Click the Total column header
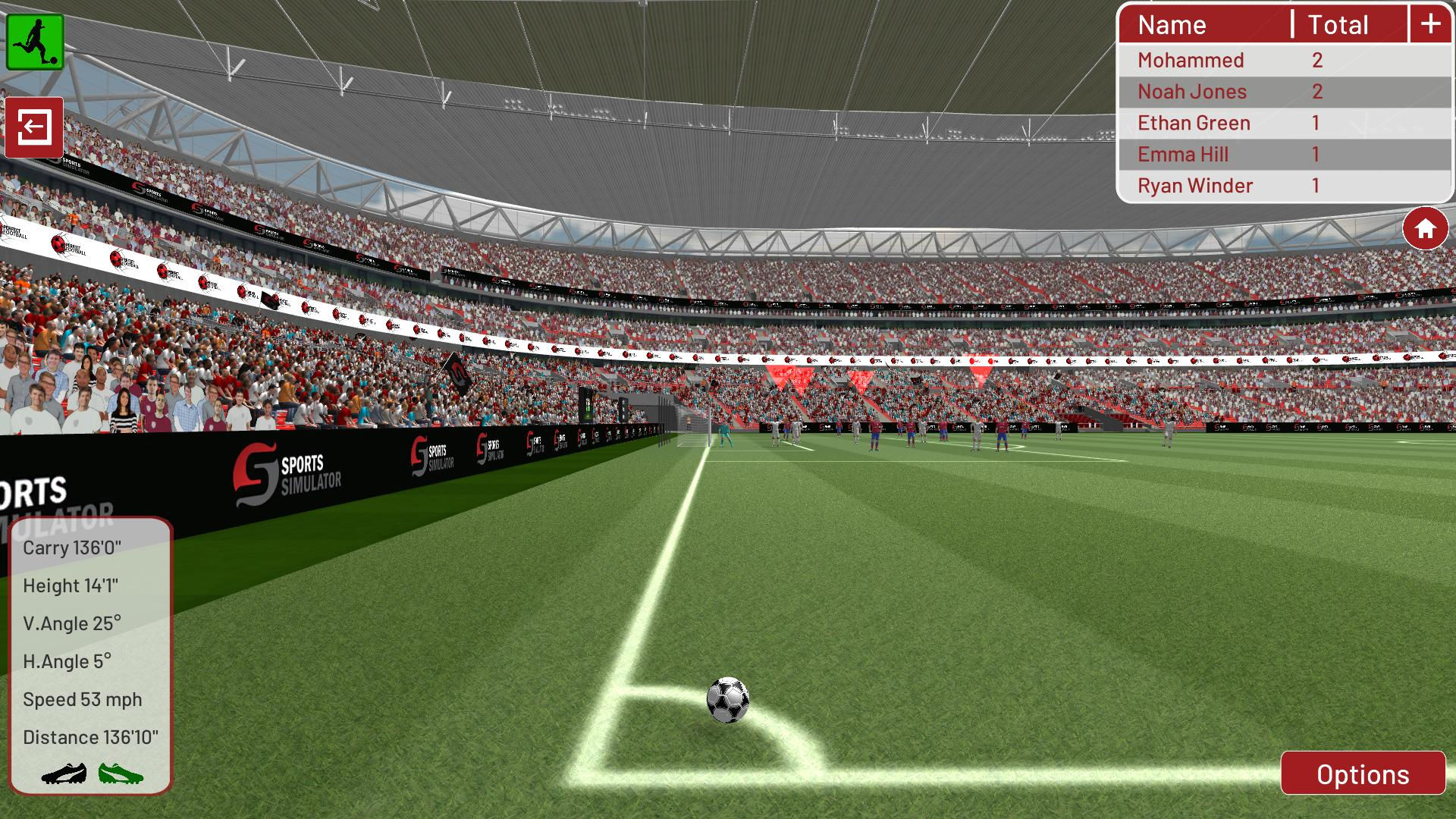This screenshot has width=1456, height=819. 1338,25
